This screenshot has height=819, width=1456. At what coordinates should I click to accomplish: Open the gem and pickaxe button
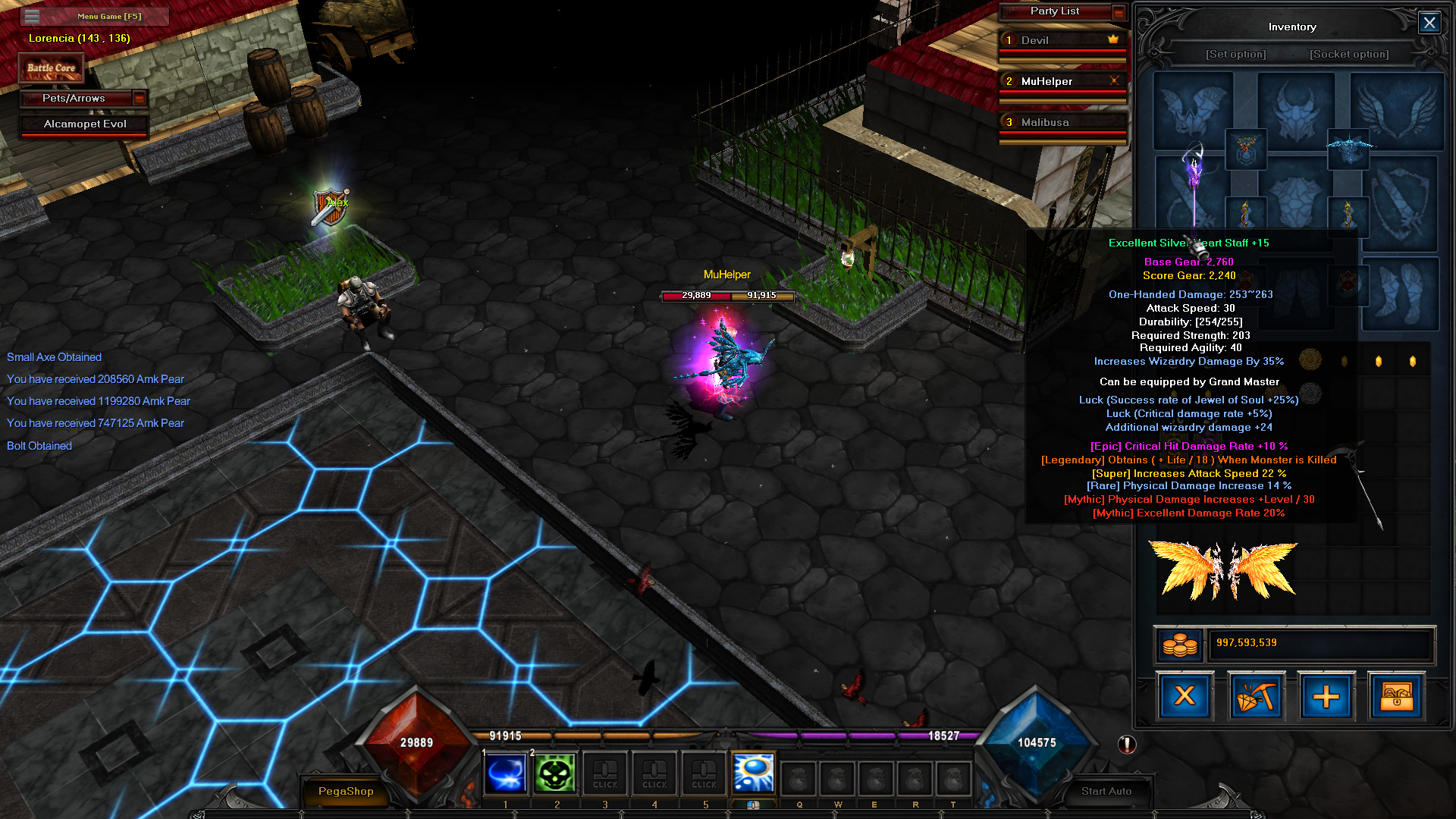(x=1255, y=696)
